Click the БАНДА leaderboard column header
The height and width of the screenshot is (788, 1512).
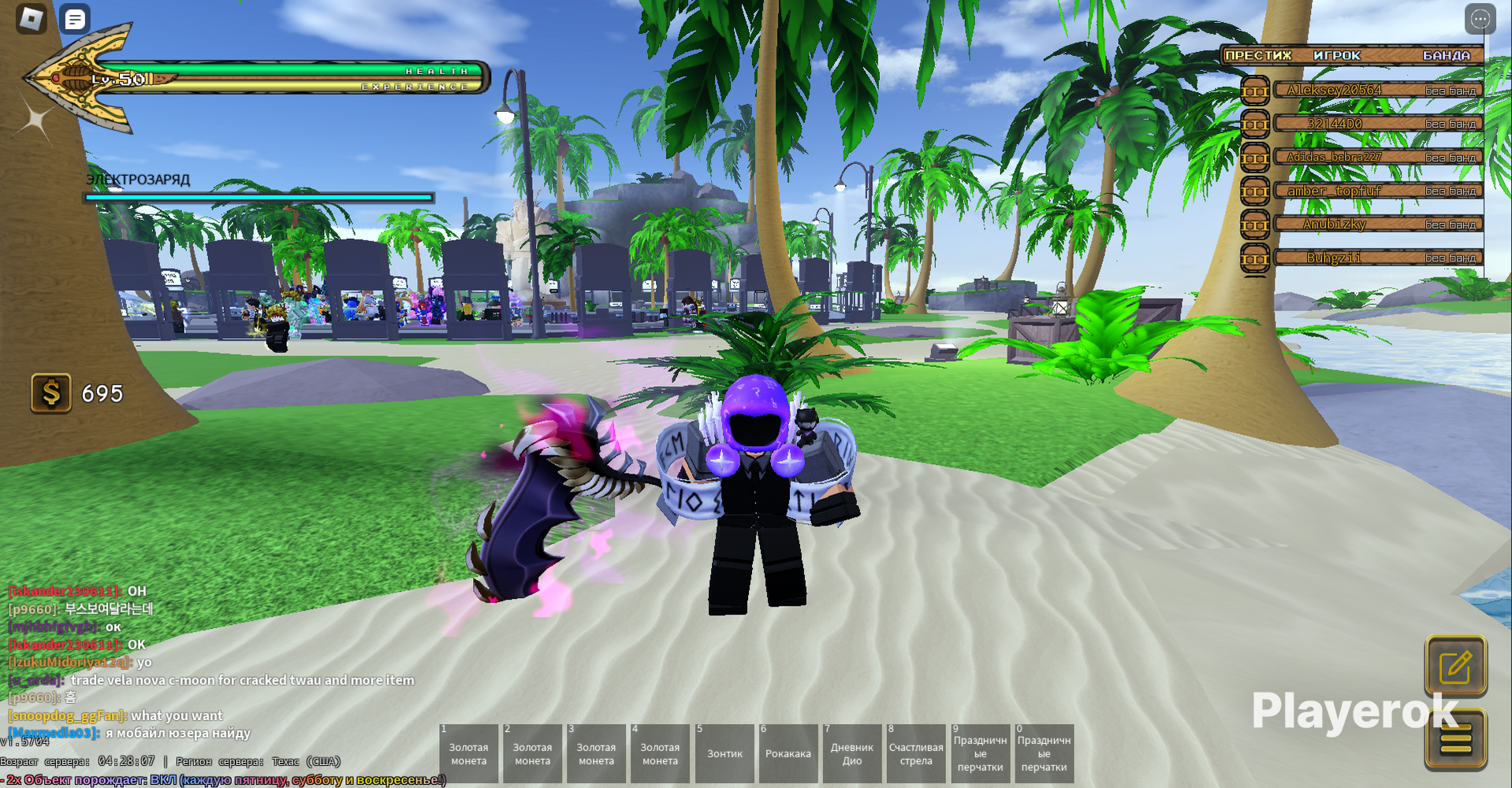click(x=1447, y=55)
